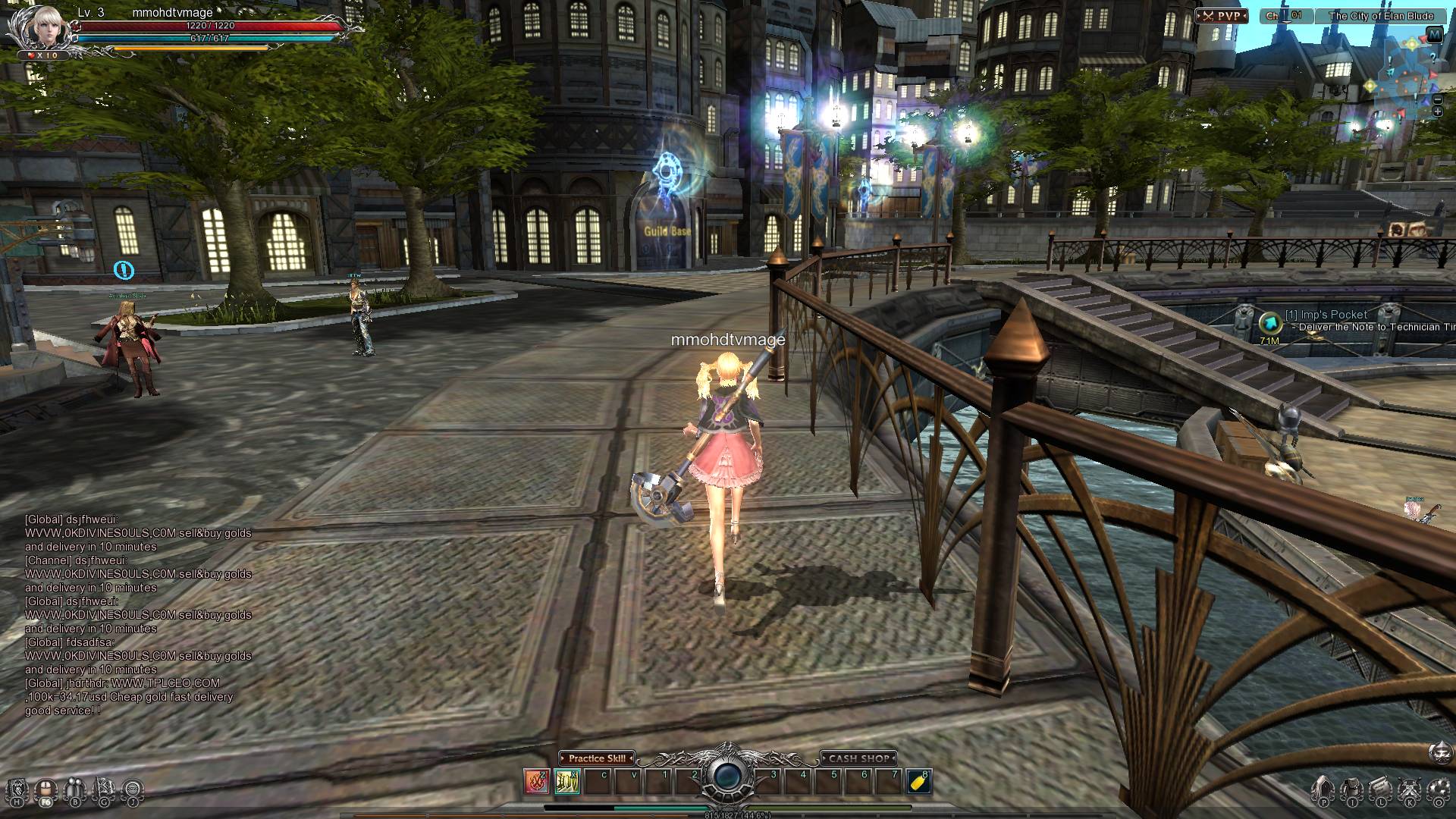The width and height of the screenshot is (1456, 819).
Task: Open the gear menu icon labeled O
Action: (x=1439, y=790)
